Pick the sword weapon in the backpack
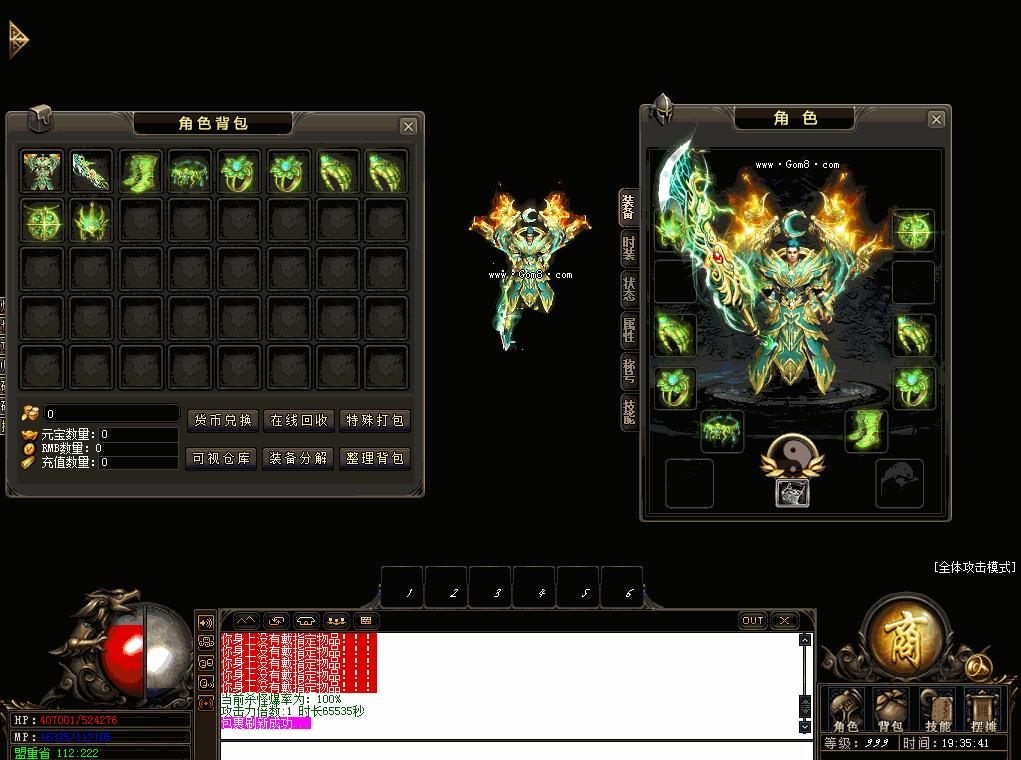Image resolution: width=1021 pixels, height=760 pixels. point(91,171)
